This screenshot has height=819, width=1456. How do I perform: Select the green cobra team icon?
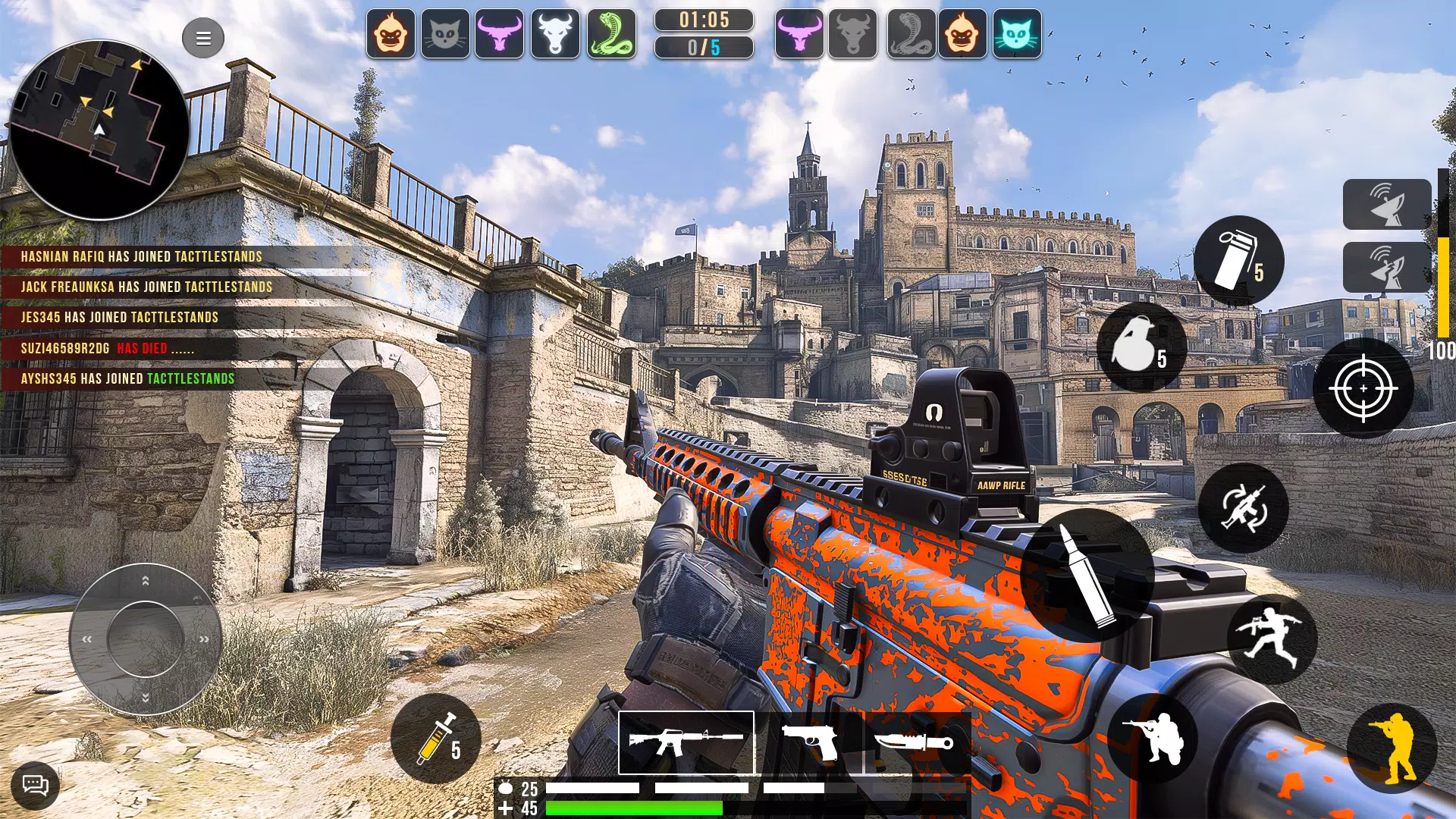[x=611, y=34]
